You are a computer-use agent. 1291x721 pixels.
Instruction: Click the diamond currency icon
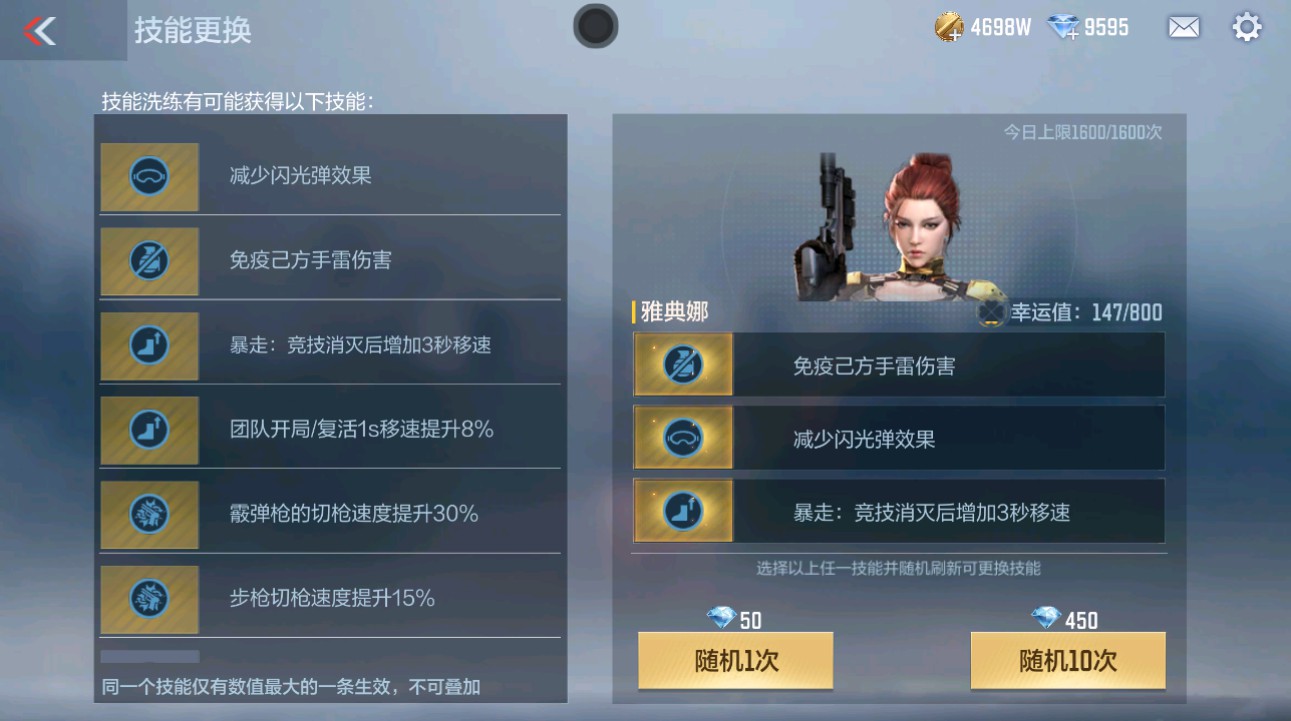1064,27
